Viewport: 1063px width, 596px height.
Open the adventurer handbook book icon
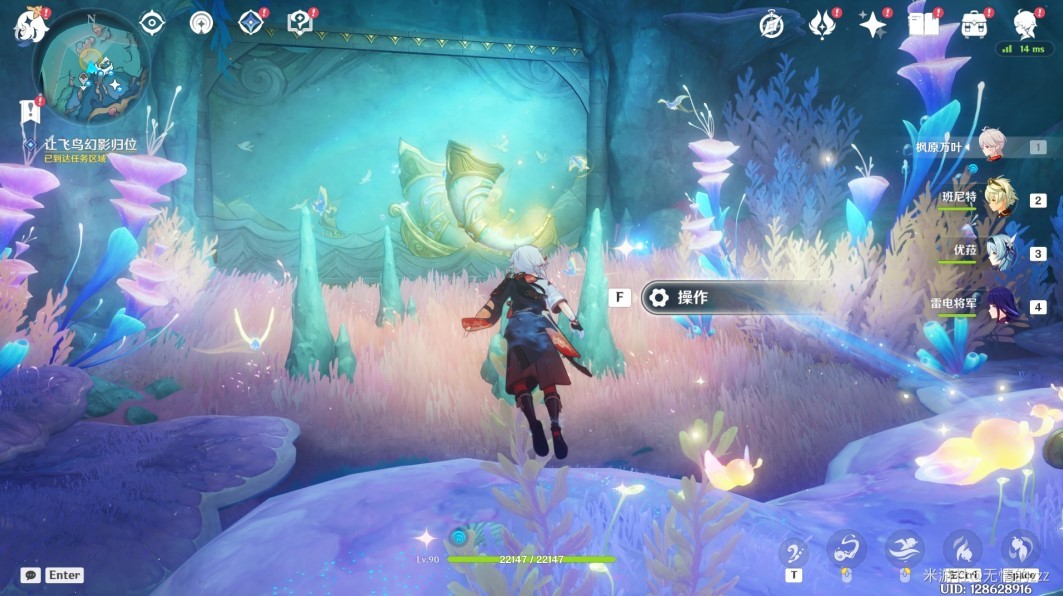pyautogui.click(x=924, y=25)
